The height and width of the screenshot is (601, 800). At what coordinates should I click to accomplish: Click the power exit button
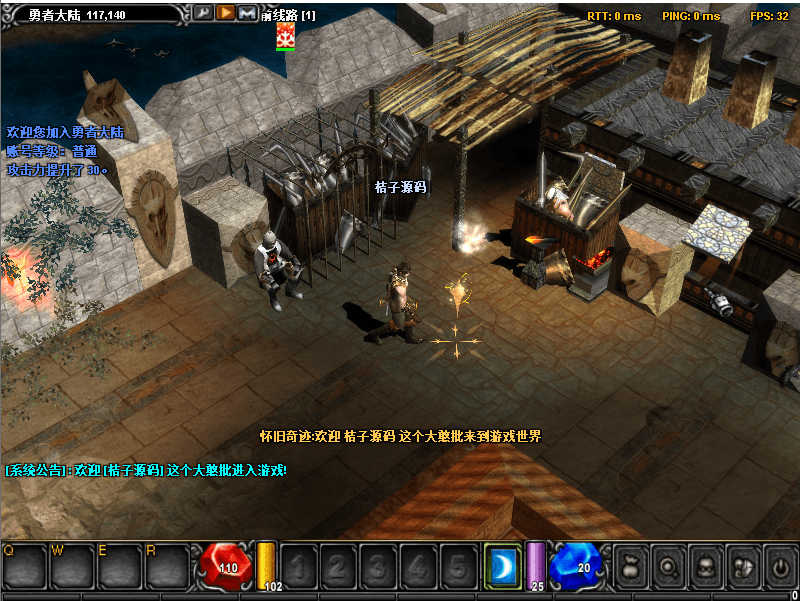(x=780, y=567)
